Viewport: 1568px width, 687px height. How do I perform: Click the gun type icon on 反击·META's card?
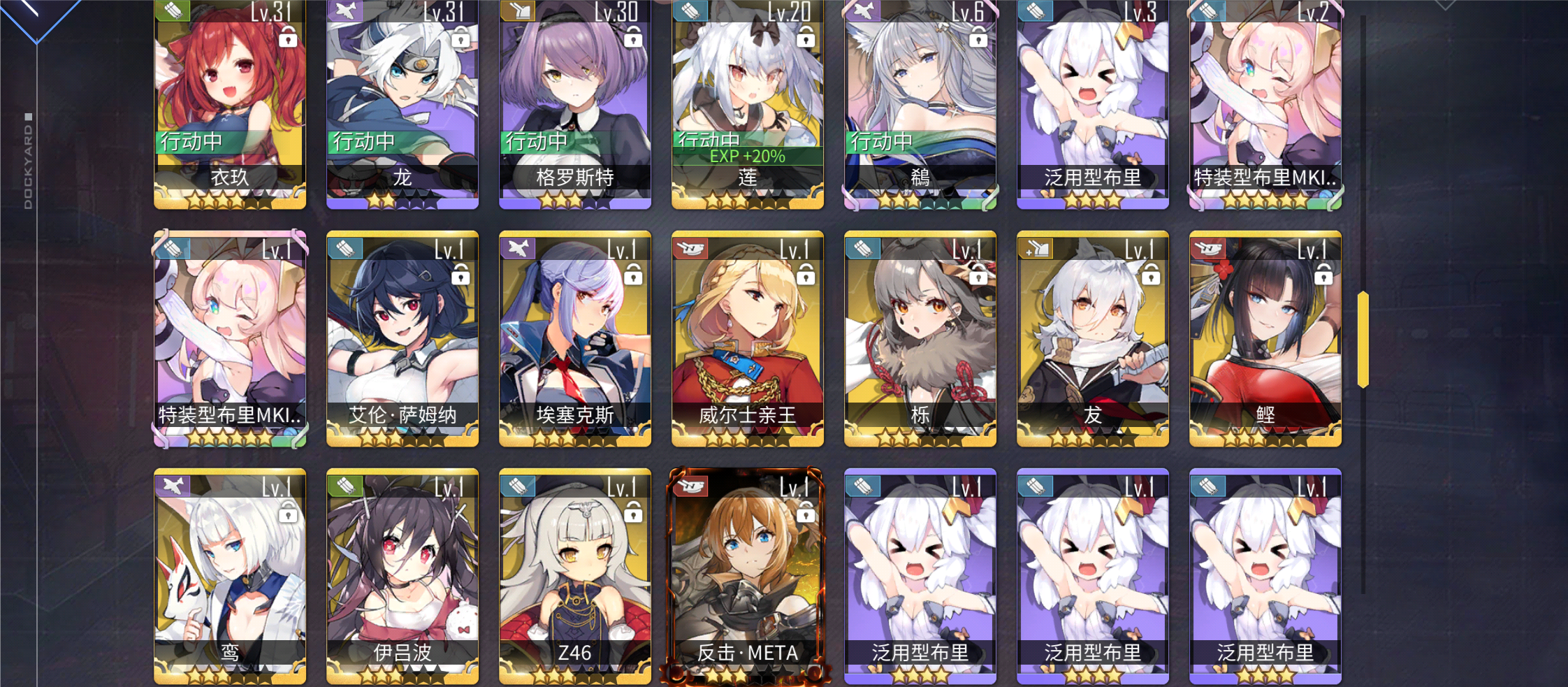(x=690, y=486)
